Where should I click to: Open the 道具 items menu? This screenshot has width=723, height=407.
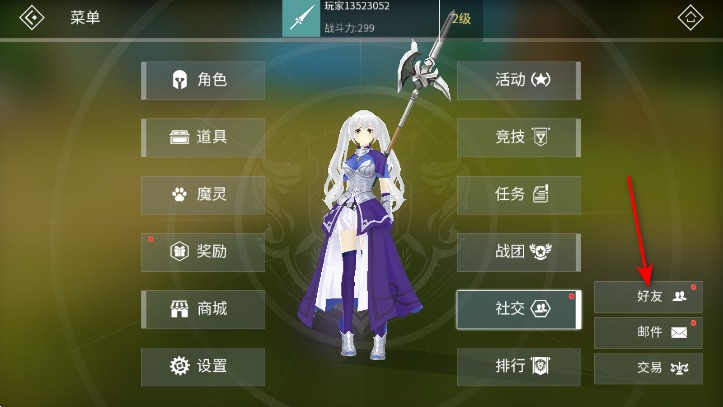203,137
